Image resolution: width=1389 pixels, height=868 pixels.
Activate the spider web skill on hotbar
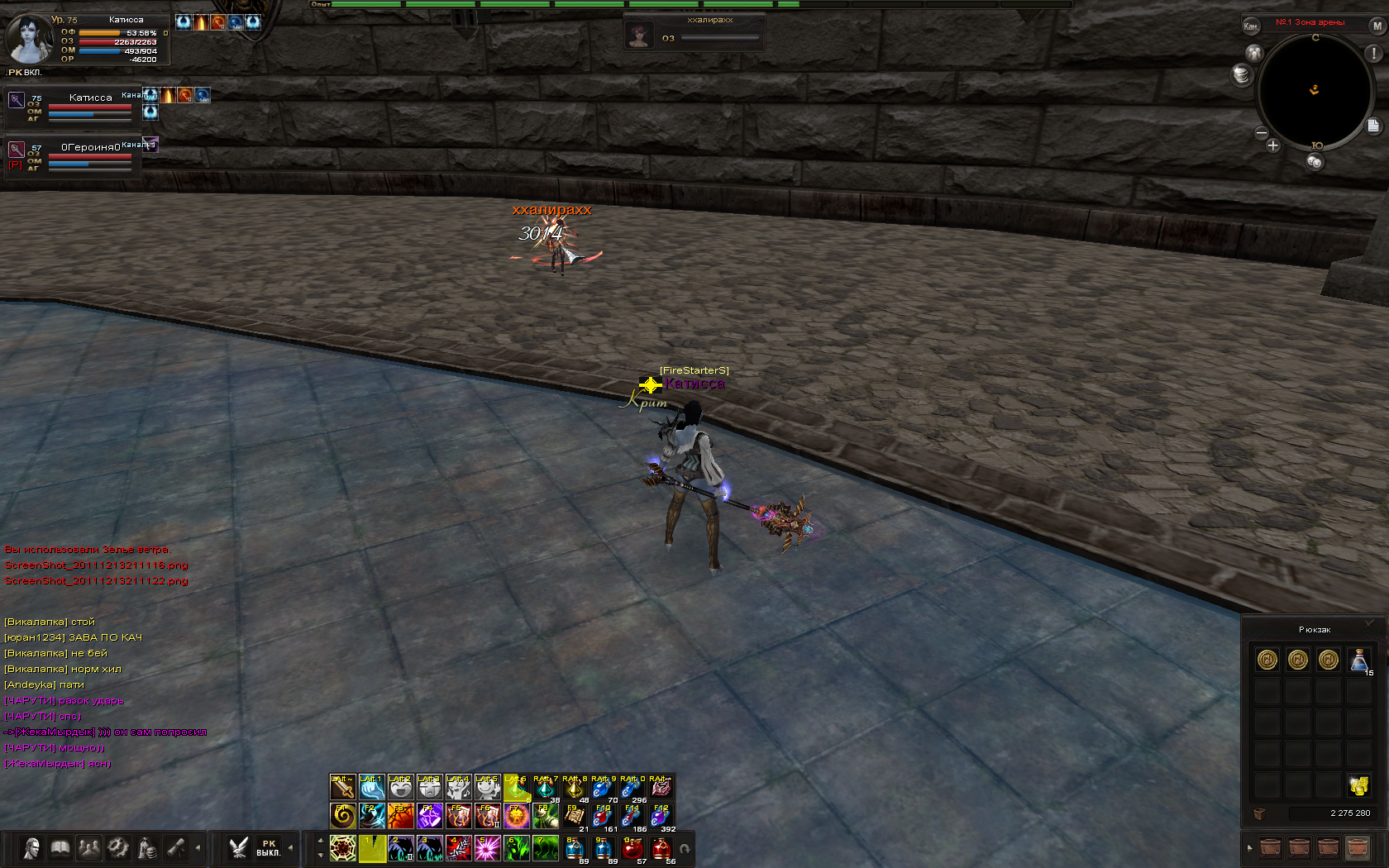342,848
